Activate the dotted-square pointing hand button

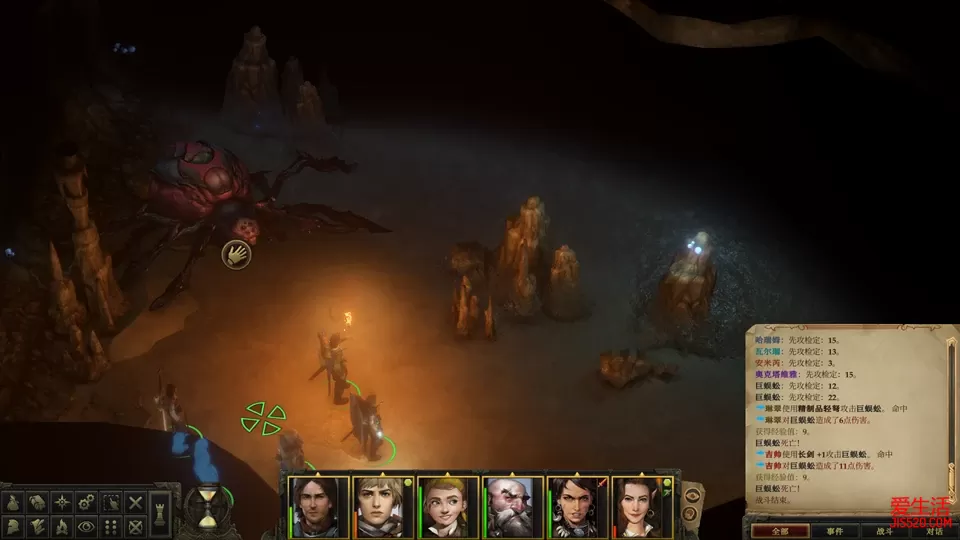click(x=111, y=502)
